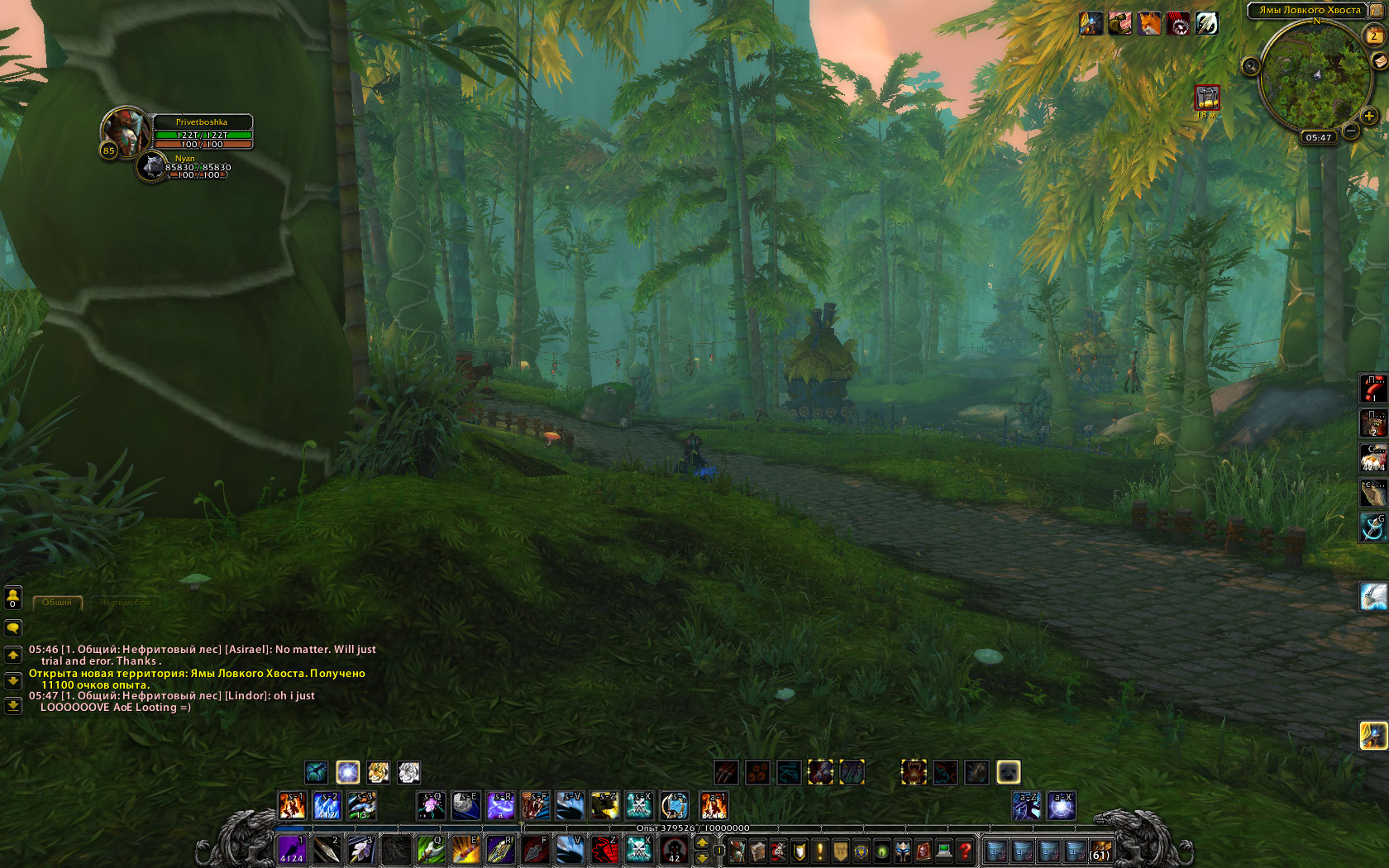The width and height of the screenshot is (1389, 868).
Task: Click the fox buff icon
Action: [x=1149, y=24]
